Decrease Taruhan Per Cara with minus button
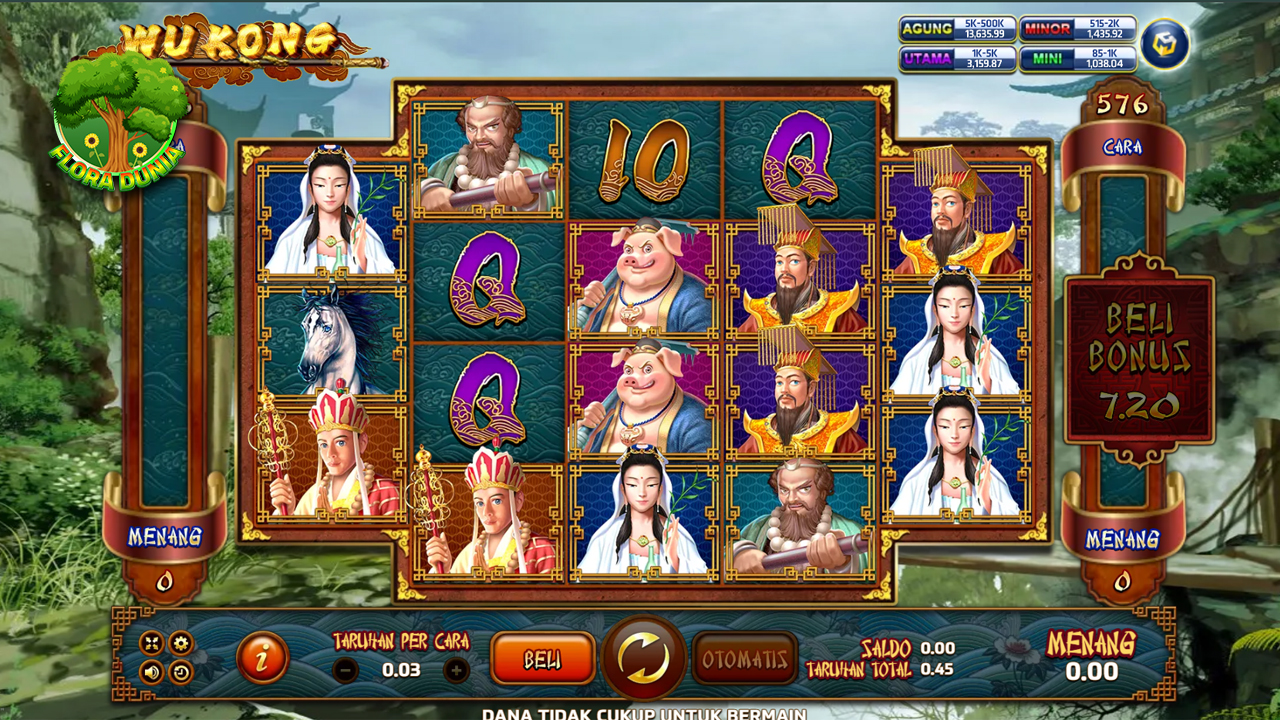 [x=344, y=670]
